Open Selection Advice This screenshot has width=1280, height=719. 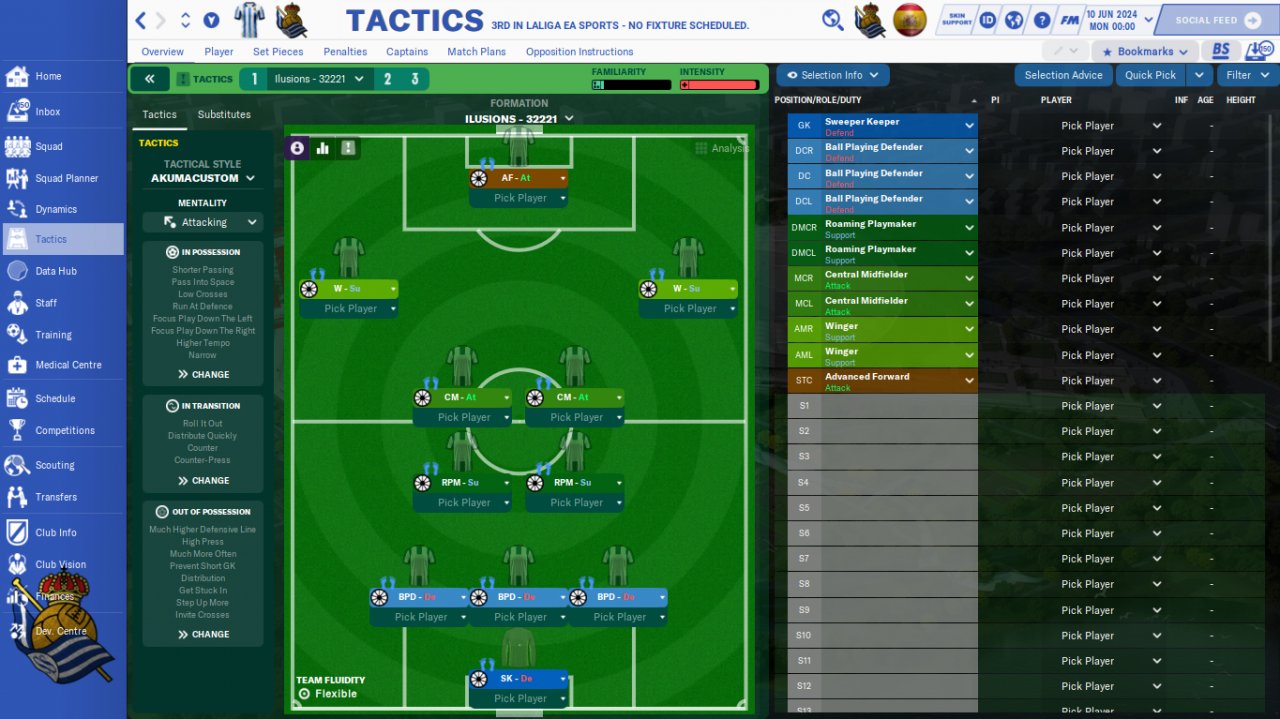tap(1063, 75)
